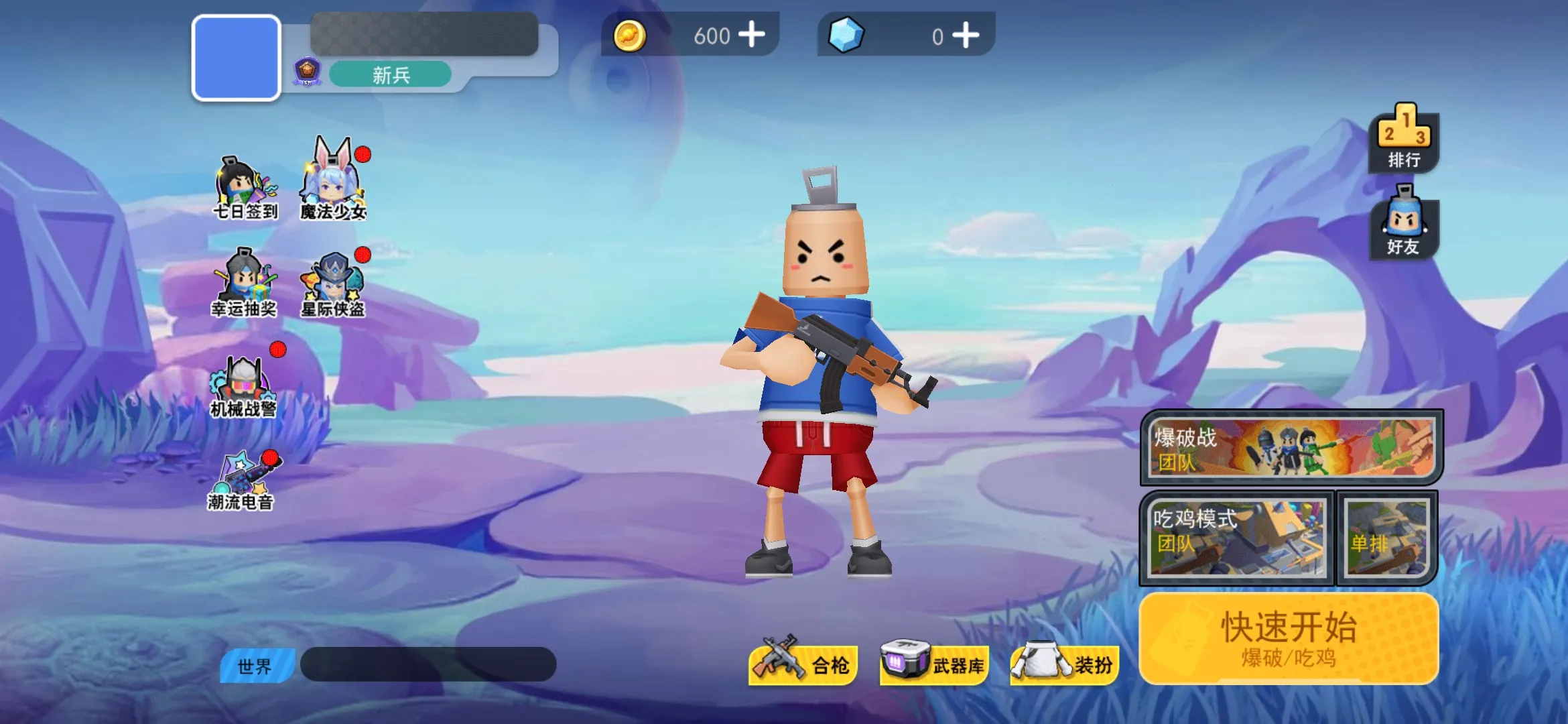Open the 魔法少女 event icon
Screen dimensions: 1568x724
point(333,188)
